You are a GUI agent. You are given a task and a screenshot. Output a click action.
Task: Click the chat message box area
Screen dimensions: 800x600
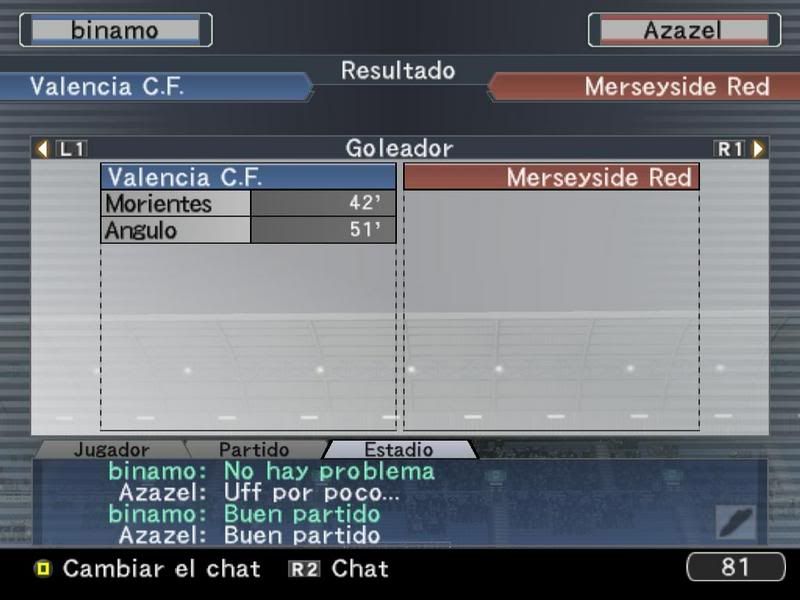(x=400, y=503)
